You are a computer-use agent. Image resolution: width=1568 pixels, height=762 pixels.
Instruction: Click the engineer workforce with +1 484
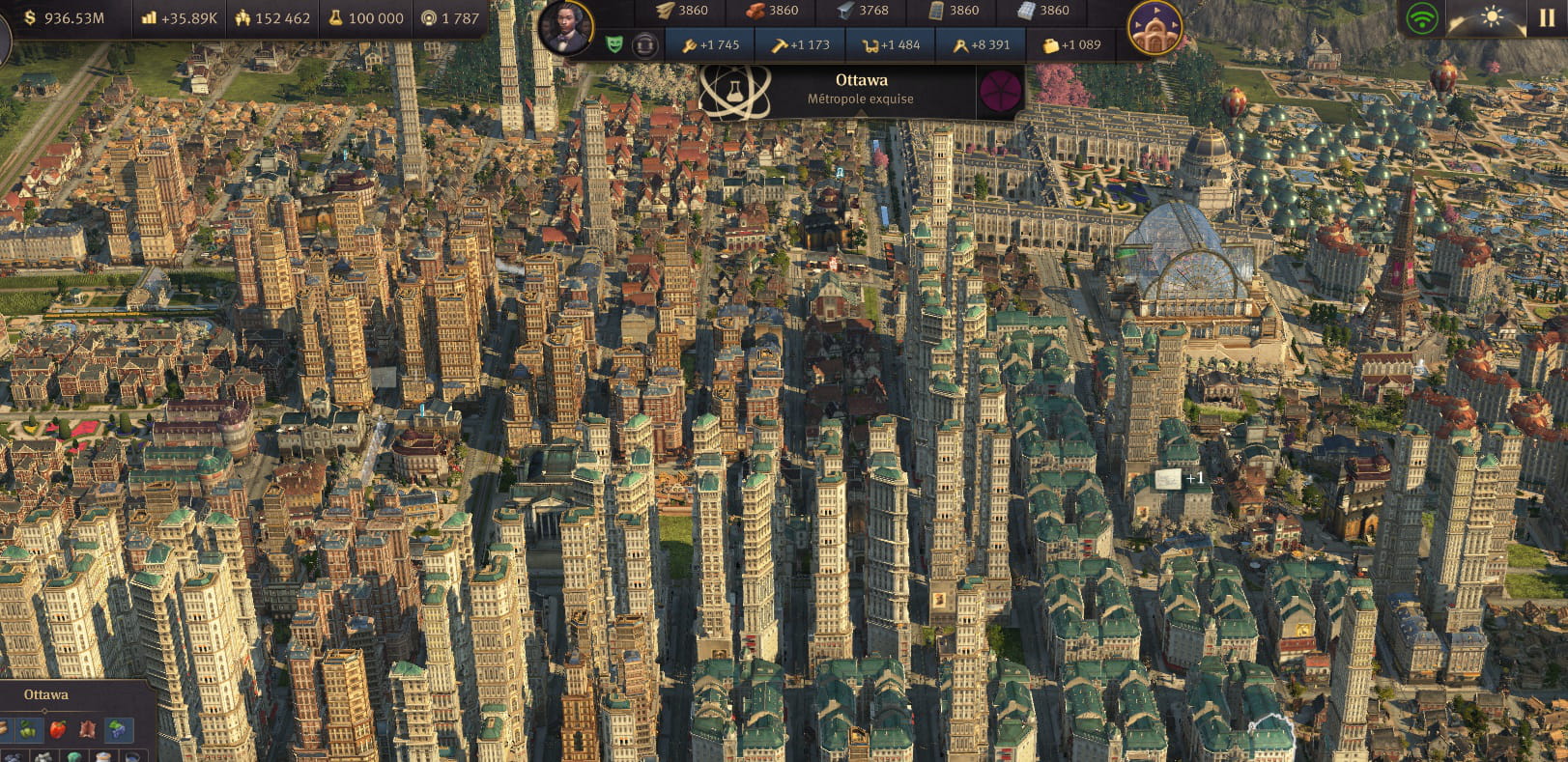pos(891,44)
